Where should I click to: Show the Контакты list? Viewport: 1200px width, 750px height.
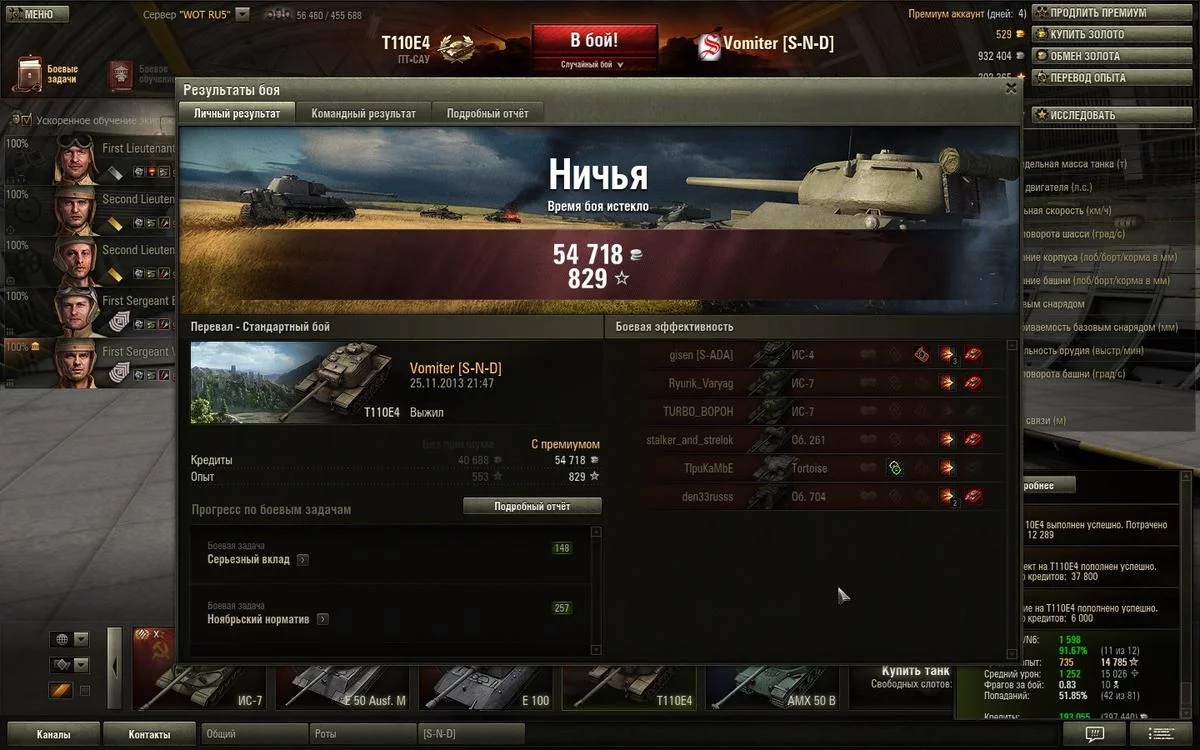pos(149,735)
